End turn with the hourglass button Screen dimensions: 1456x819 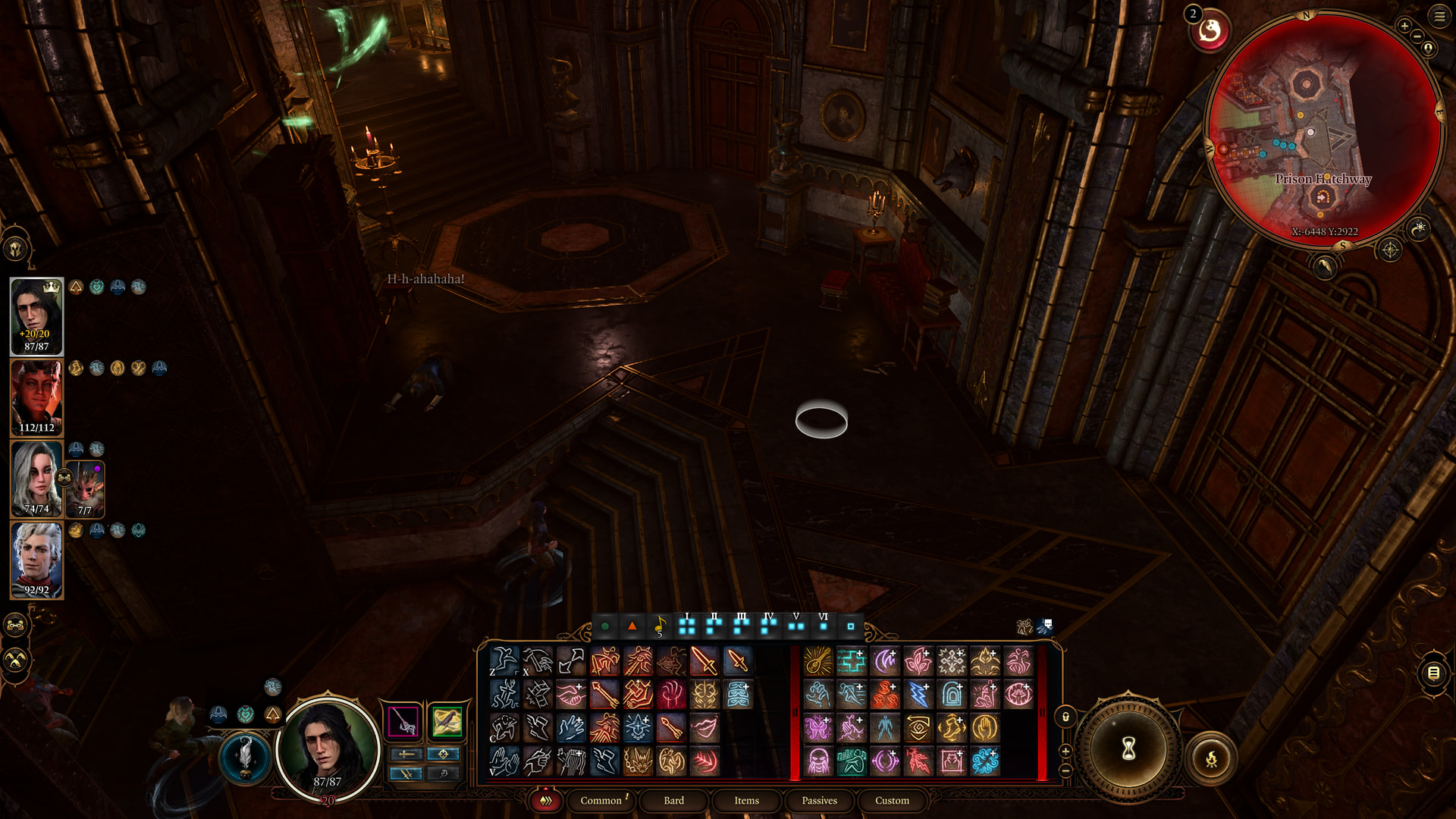click(1128, 749)
